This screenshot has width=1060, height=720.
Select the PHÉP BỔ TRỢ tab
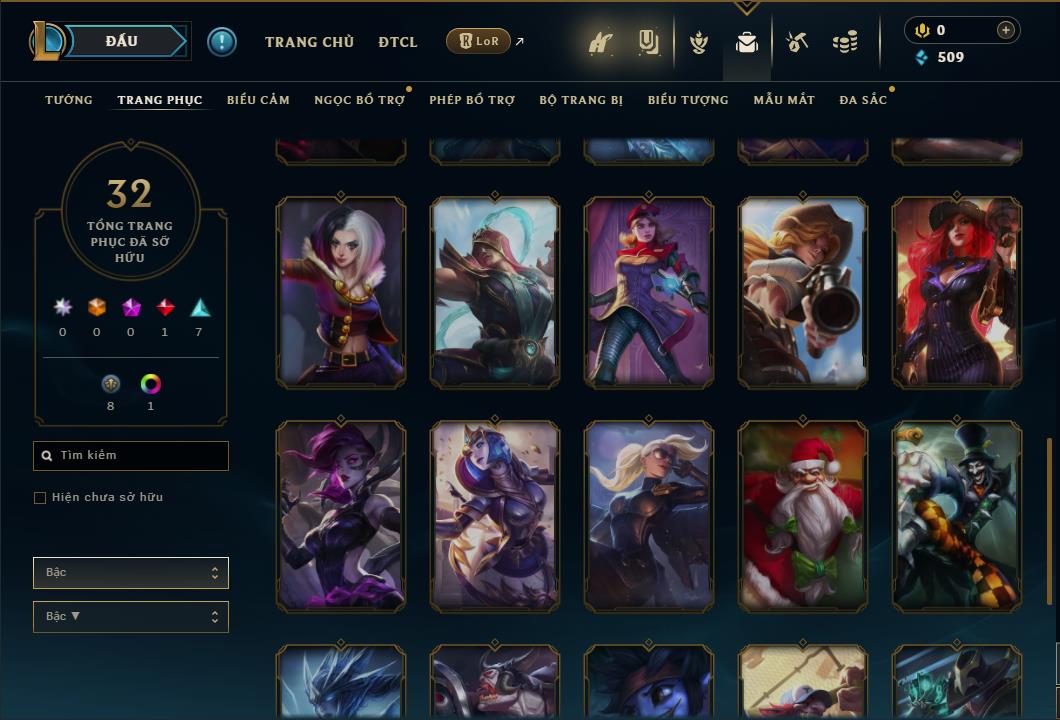472,100
